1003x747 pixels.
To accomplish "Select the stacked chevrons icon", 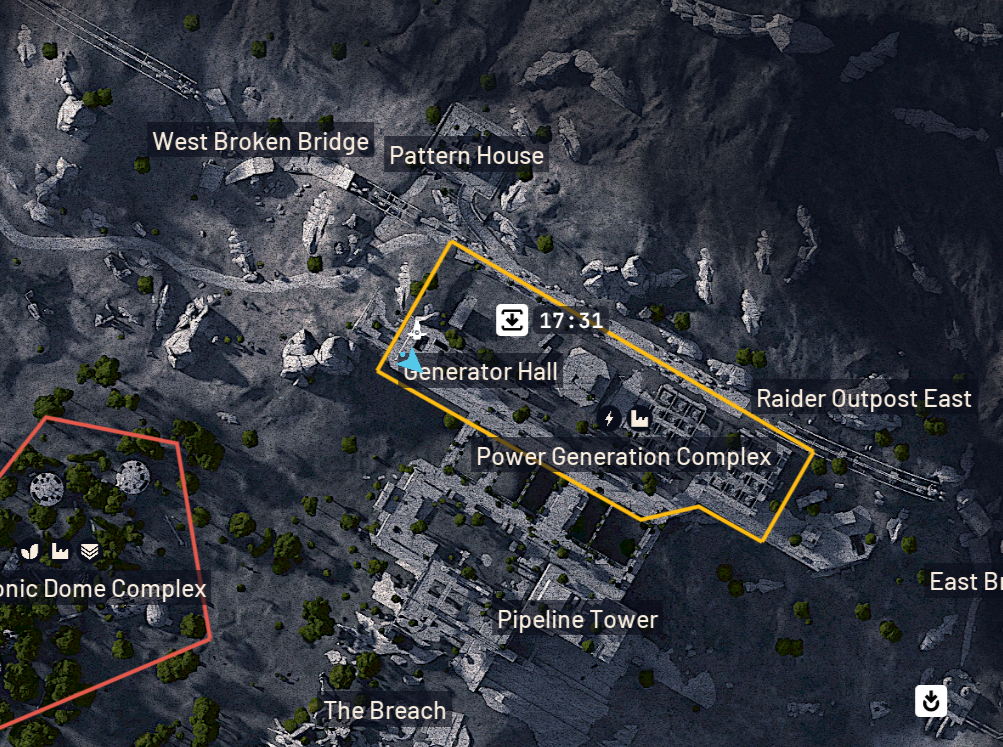I will coord(90,551).
